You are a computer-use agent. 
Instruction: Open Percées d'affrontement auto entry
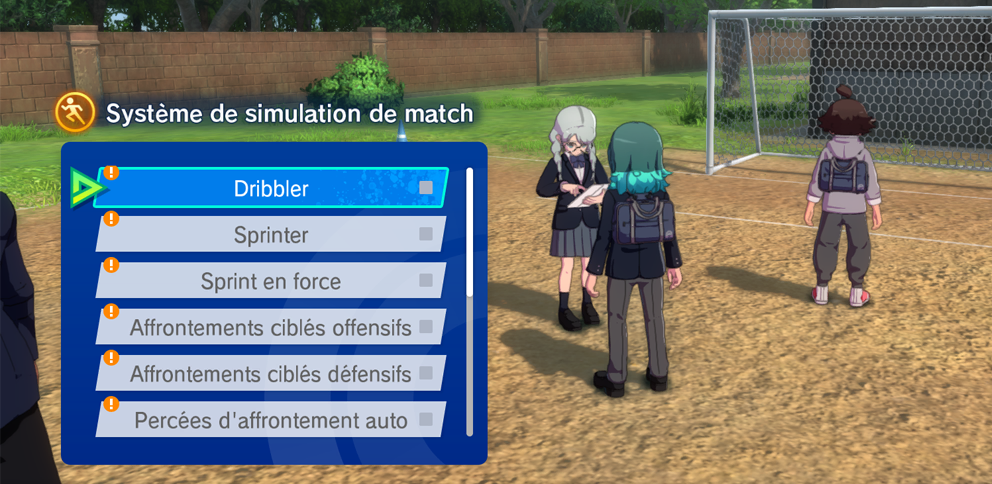[x=270, y=420]
